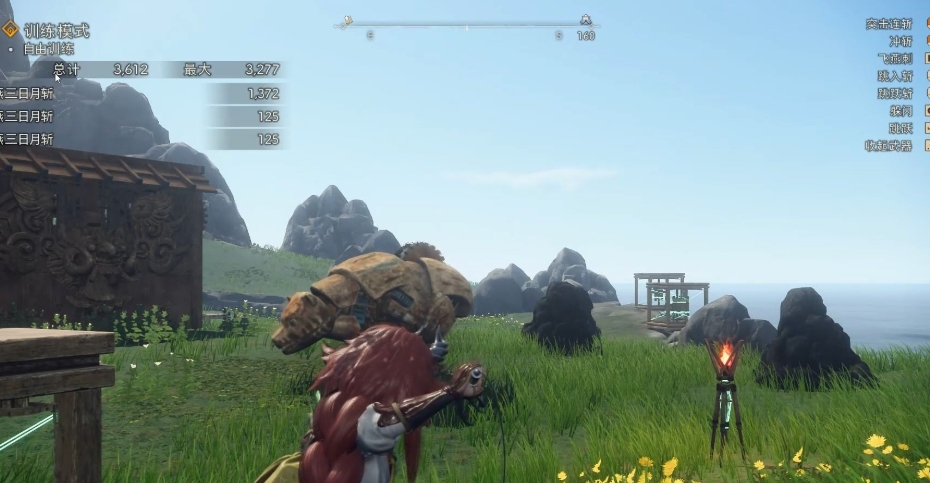This screenshot has width=930, height=483.
Task: Choose the 跳跃斩 move entry
Action: click(x=894, y=93)
